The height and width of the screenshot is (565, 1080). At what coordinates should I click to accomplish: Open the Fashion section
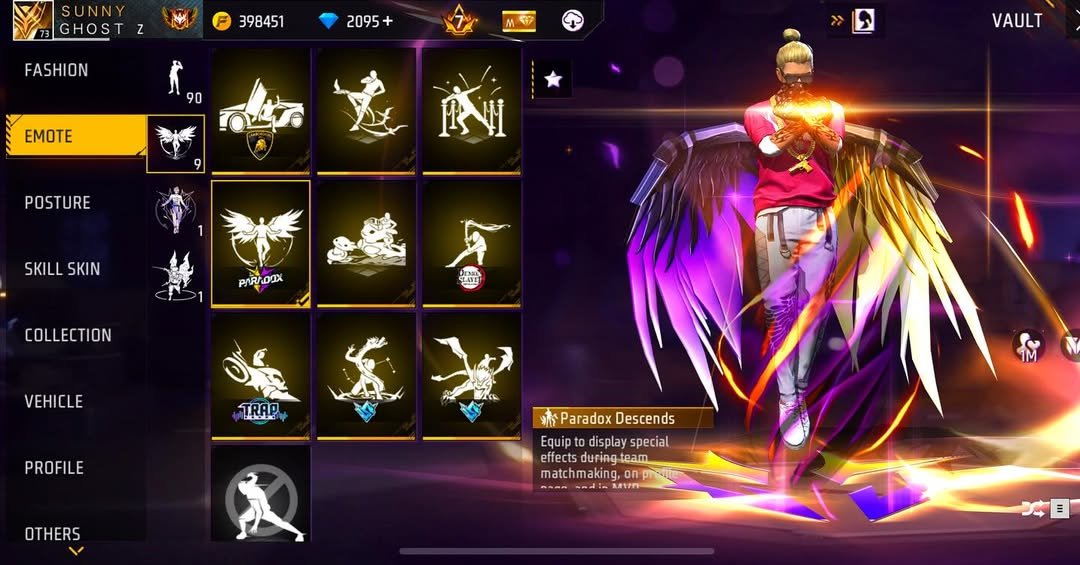coord(56,70)
